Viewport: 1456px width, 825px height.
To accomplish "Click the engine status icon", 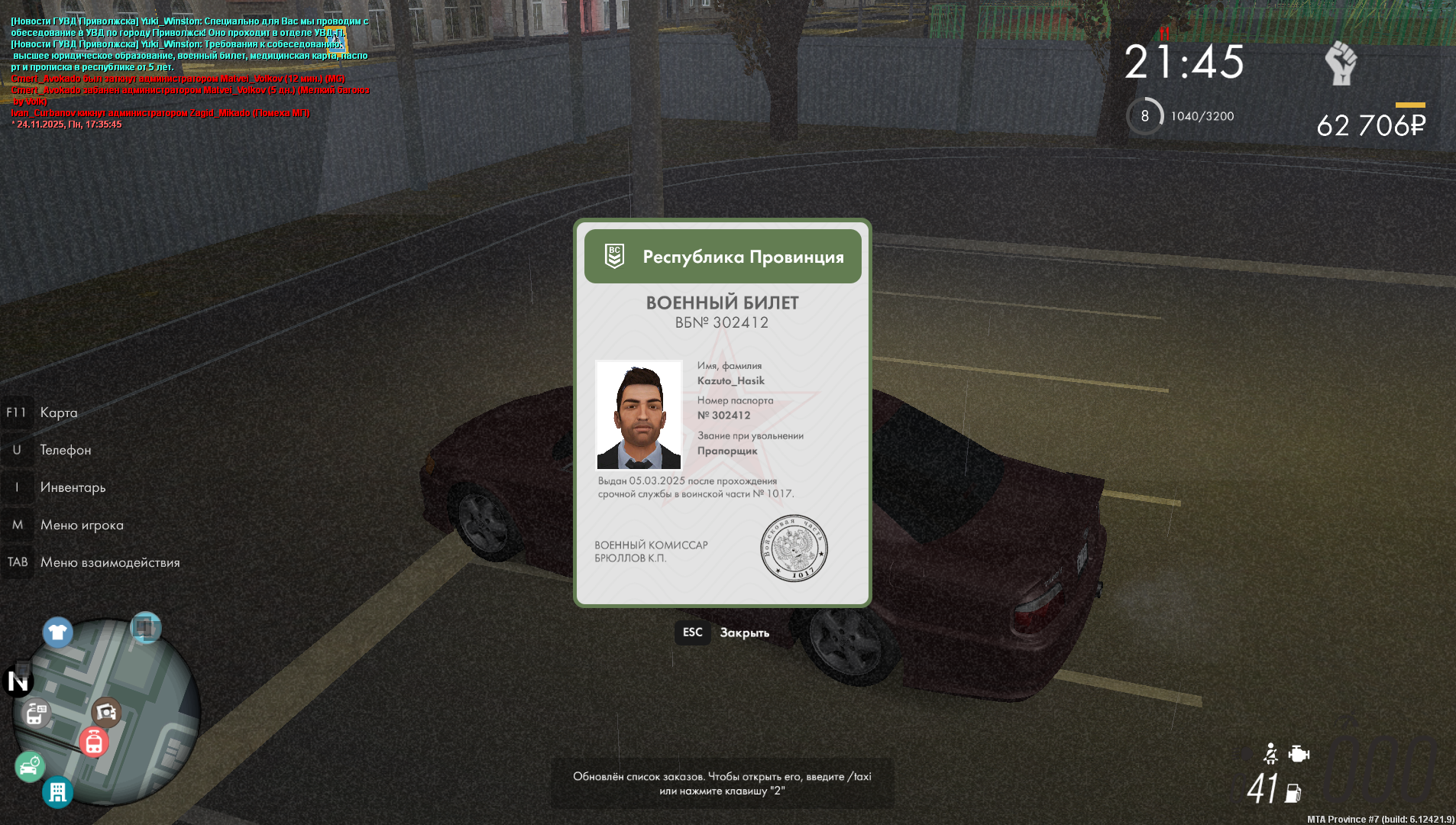I will (1299, 754).
